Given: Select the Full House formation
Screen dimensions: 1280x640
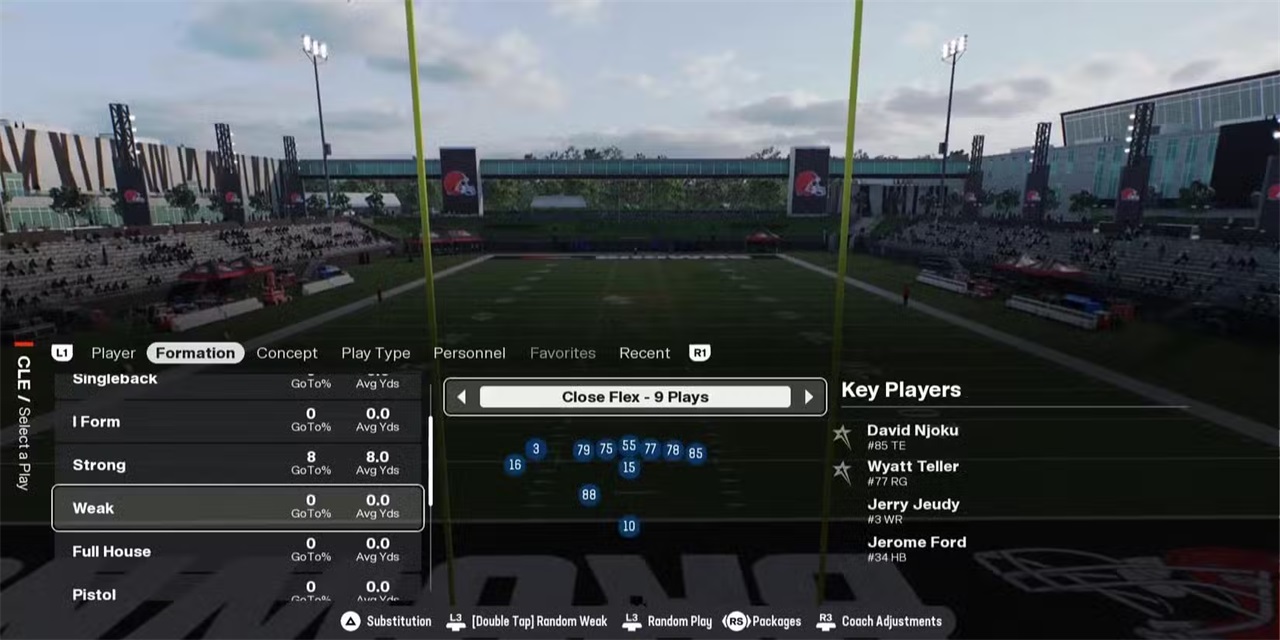Looking at the screenshot, I should 238,551.
